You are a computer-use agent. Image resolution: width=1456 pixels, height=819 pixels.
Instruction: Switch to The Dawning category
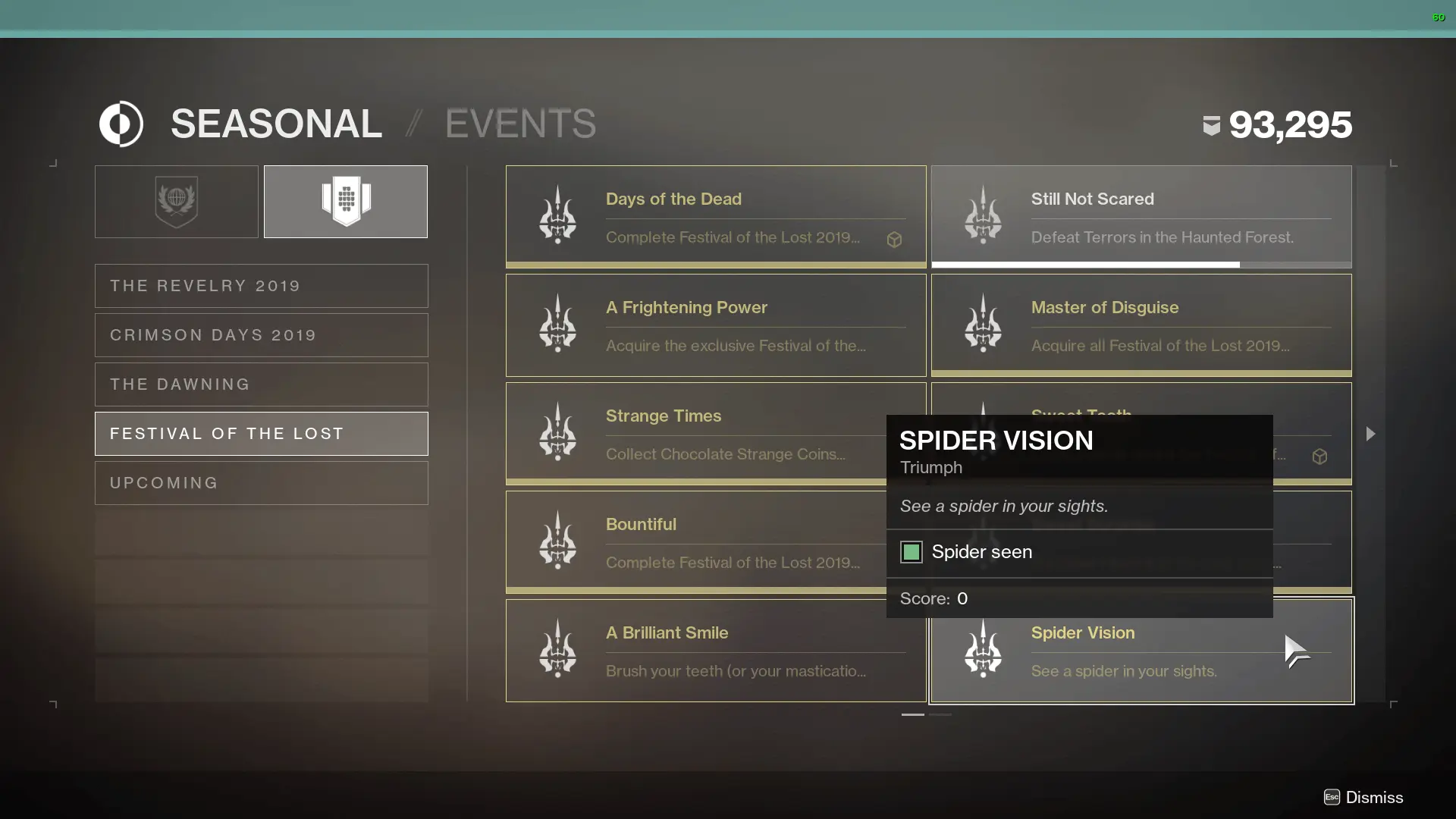point(261,384)
